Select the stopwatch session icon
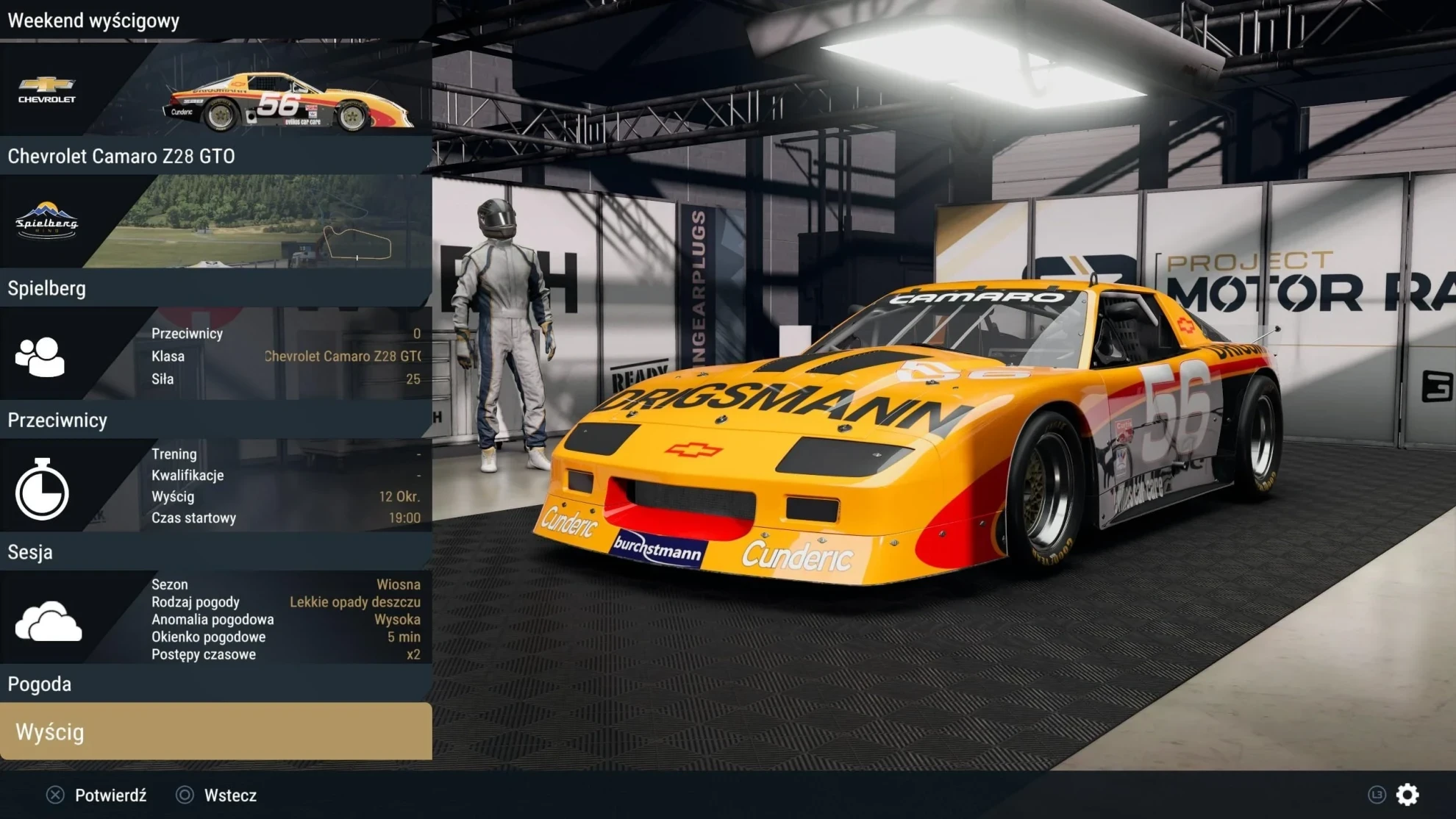The width and height of the screenshot is (1456, 819). pos(42,489)
